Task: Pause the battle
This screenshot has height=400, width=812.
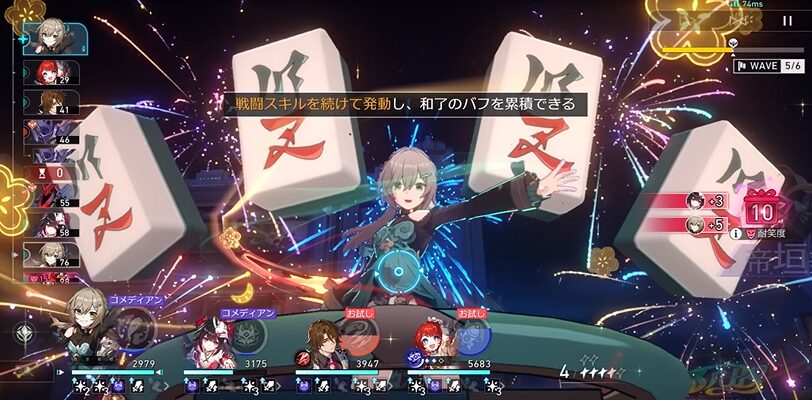Action: click(787, 19)
